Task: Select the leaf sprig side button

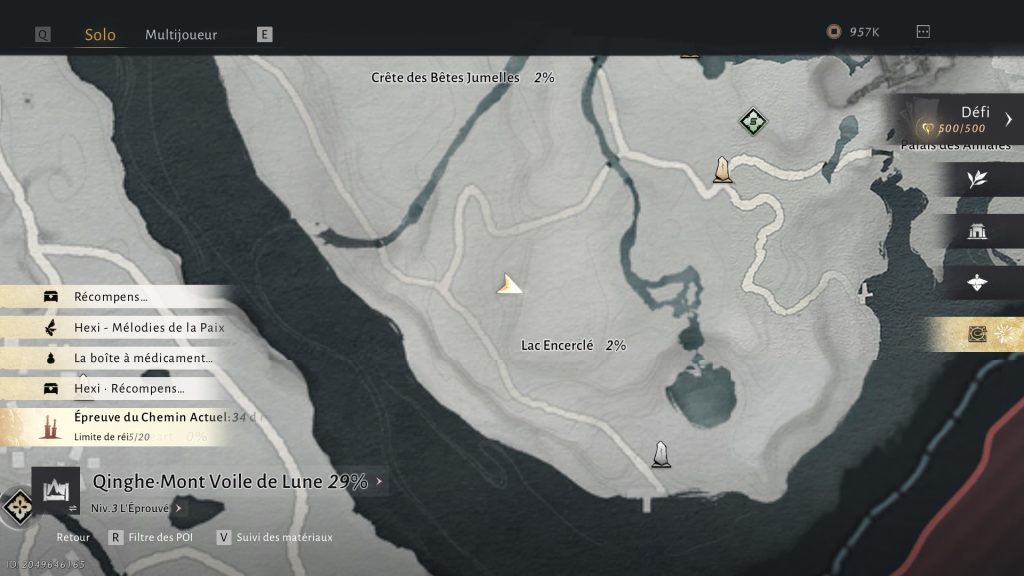Action: tap(977, 179)
